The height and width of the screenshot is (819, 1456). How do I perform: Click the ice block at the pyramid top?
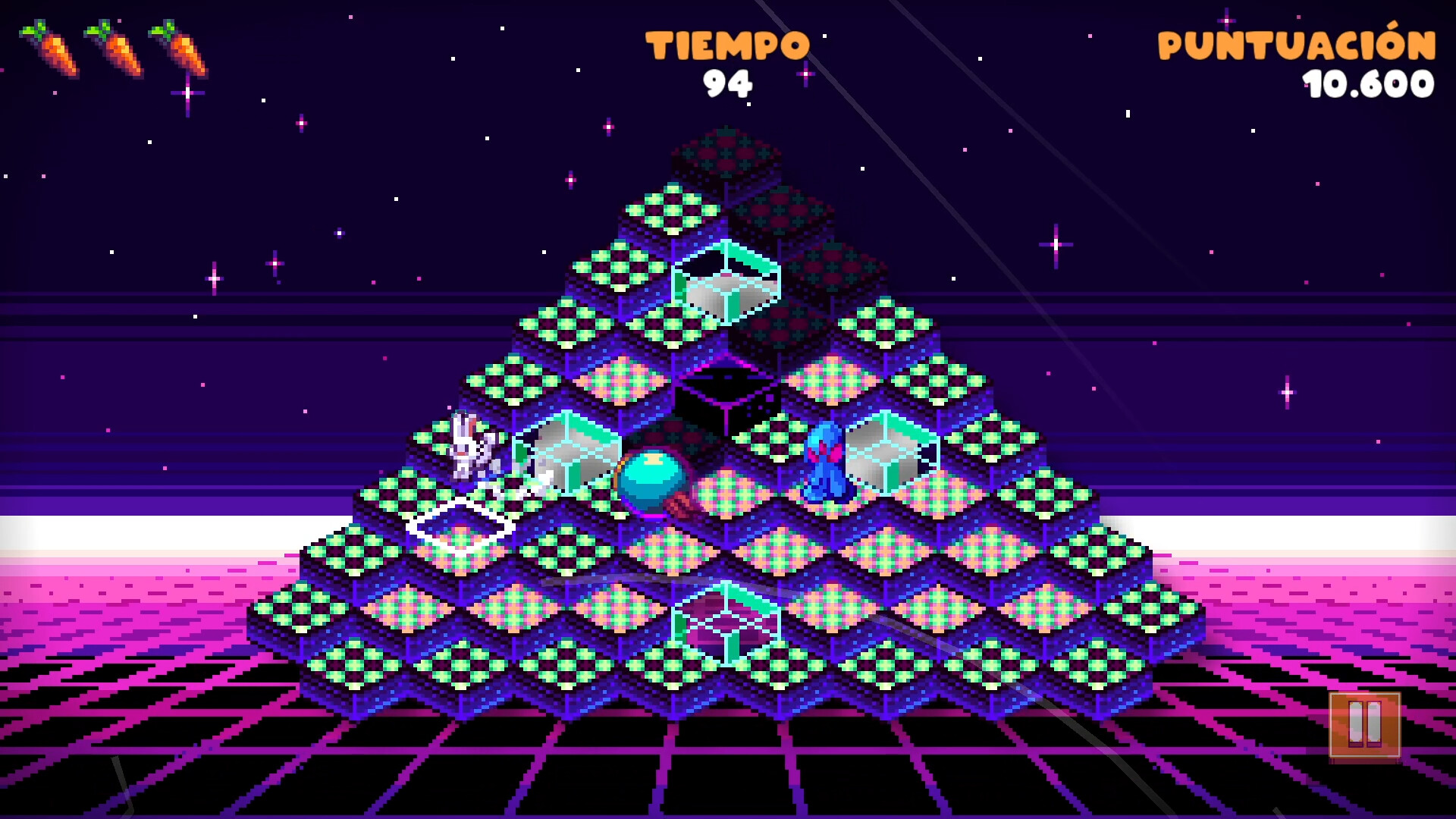[728, 281]
